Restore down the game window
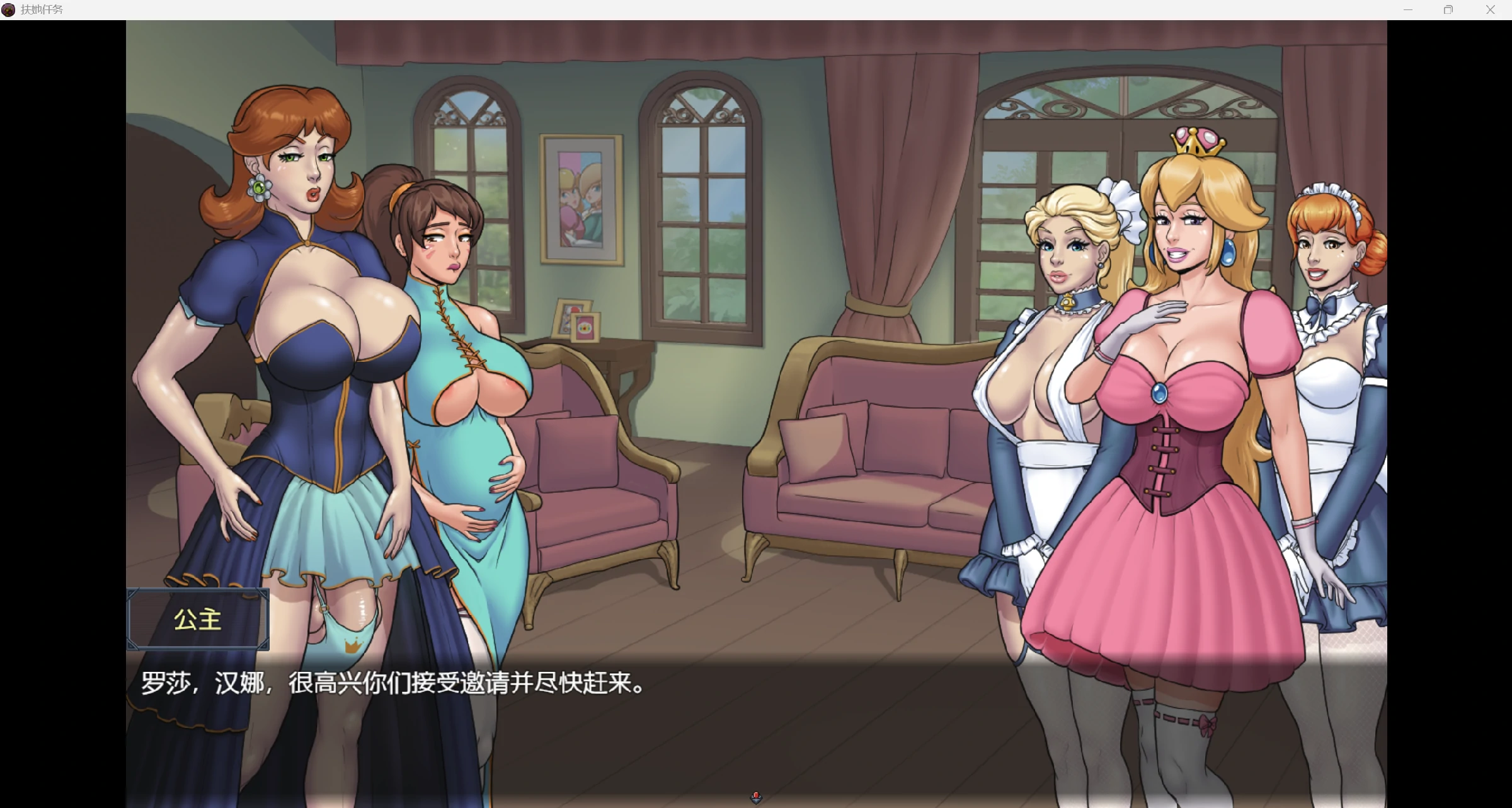This screenshot has height=808, width=1512. 1448,10
